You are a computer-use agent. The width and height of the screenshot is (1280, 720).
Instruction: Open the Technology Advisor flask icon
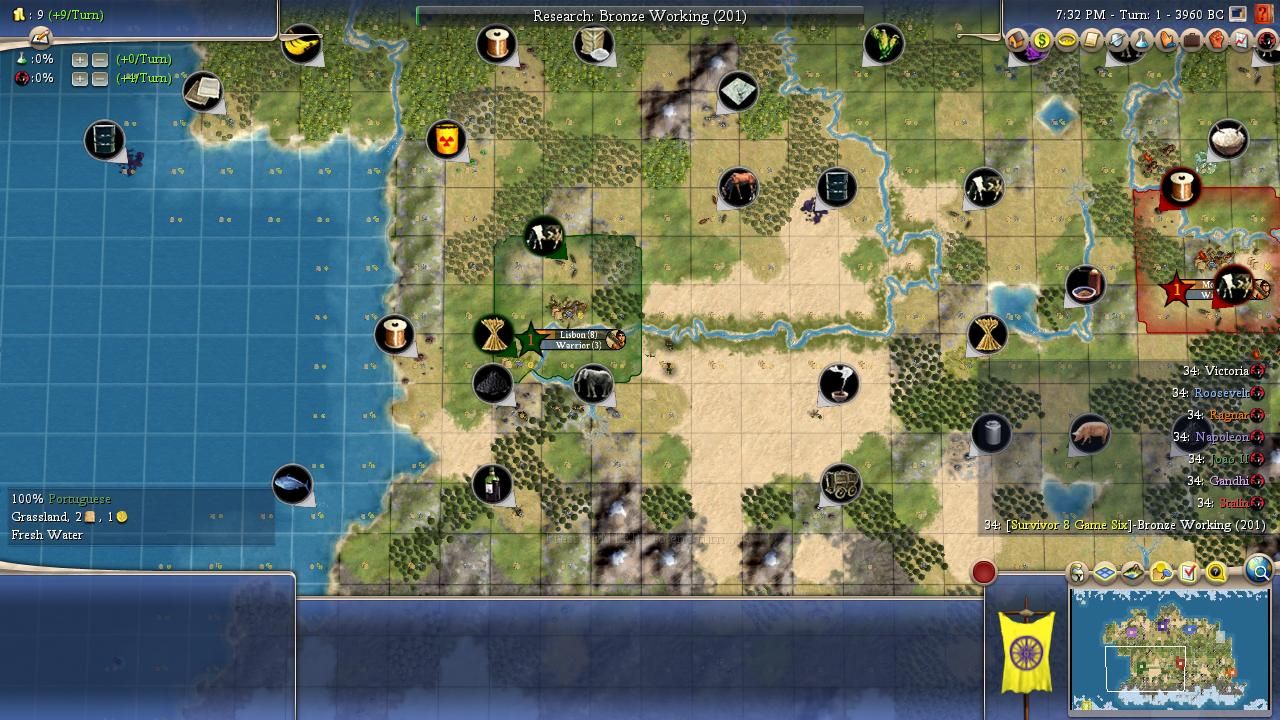pyautogui.click(x=1141, y=41)
